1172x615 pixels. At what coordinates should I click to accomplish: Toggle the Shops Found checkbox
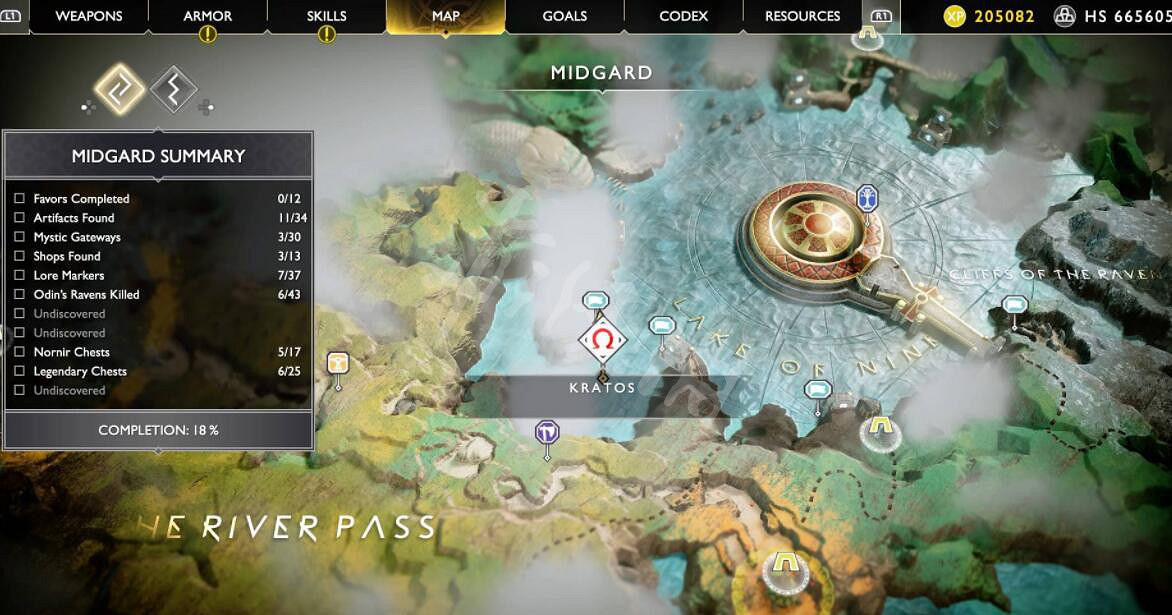click(19, 256)
